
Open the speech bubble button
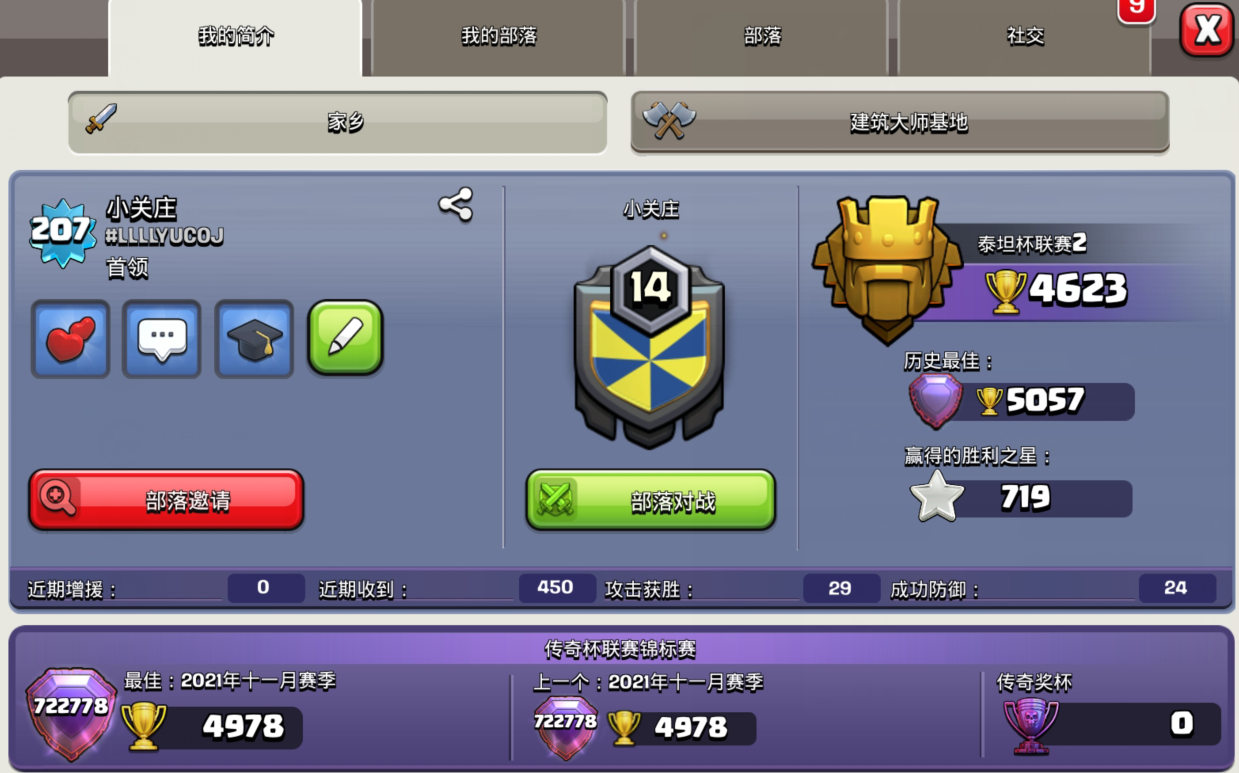pos(162,339)
